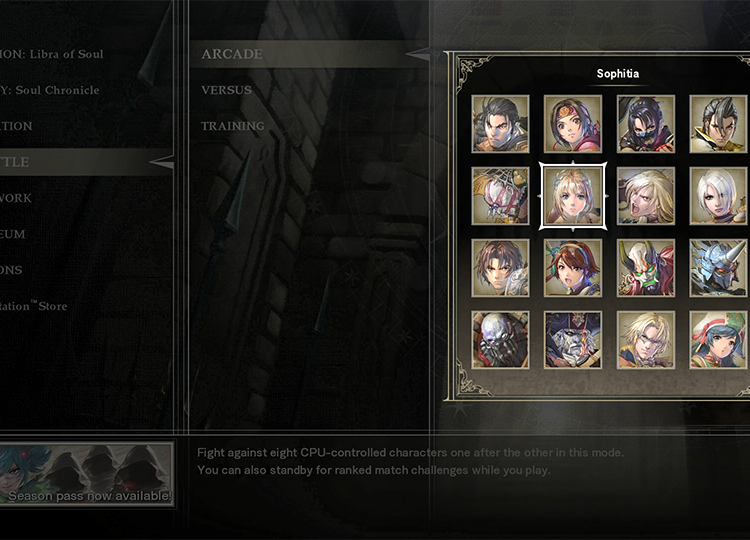The width and height of the screenshot is (750, 540).
Task: Pick the highlighted Sophitia portrait
Action: coord(573,196)
